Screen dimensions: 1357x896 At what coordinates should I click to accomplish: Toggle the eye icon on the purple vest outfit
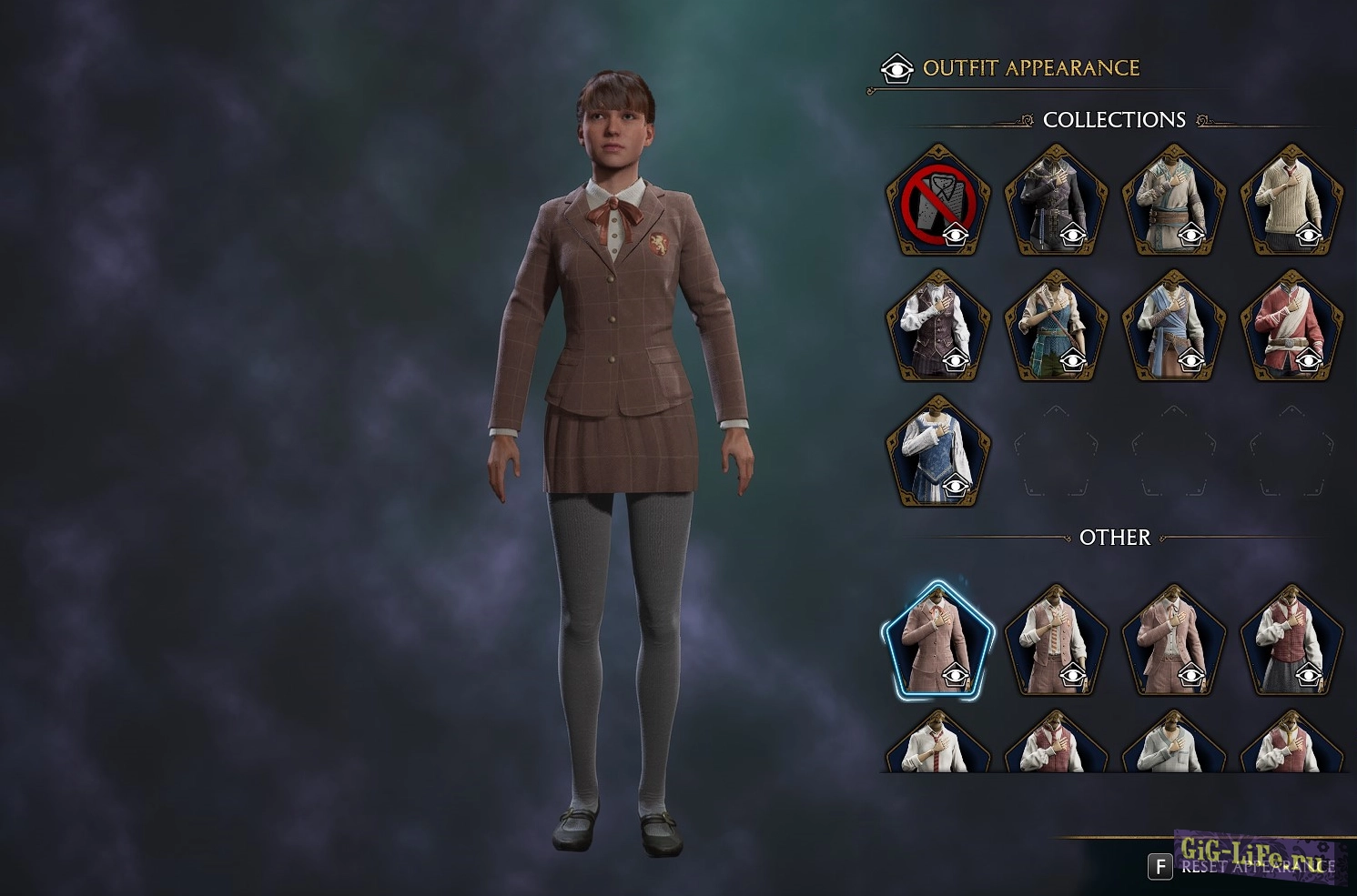pyautogui.click(x=957, y=360)
